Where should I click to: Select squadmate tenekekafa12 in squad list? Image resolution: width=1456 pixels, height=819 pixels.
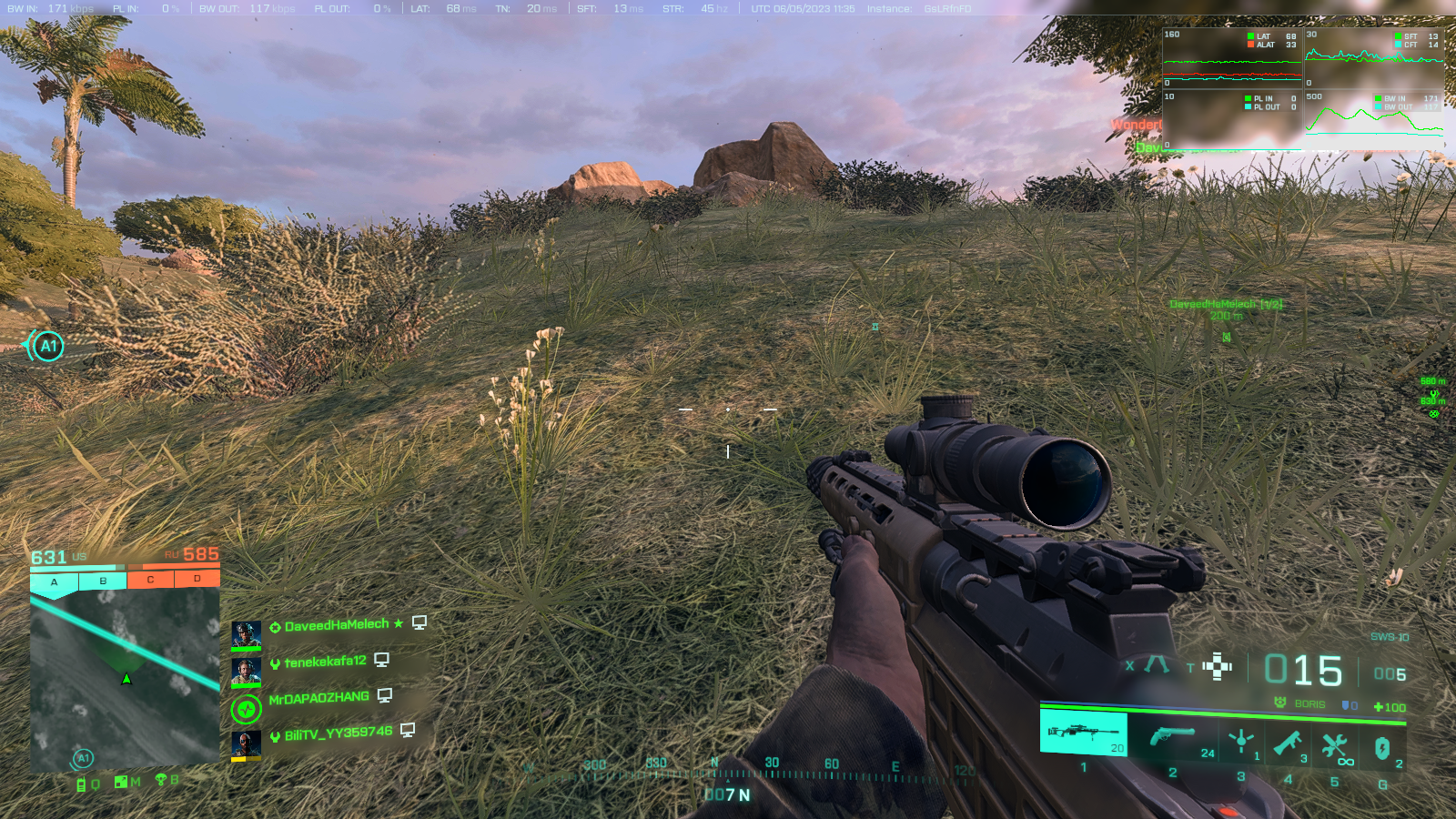point(325,662)
